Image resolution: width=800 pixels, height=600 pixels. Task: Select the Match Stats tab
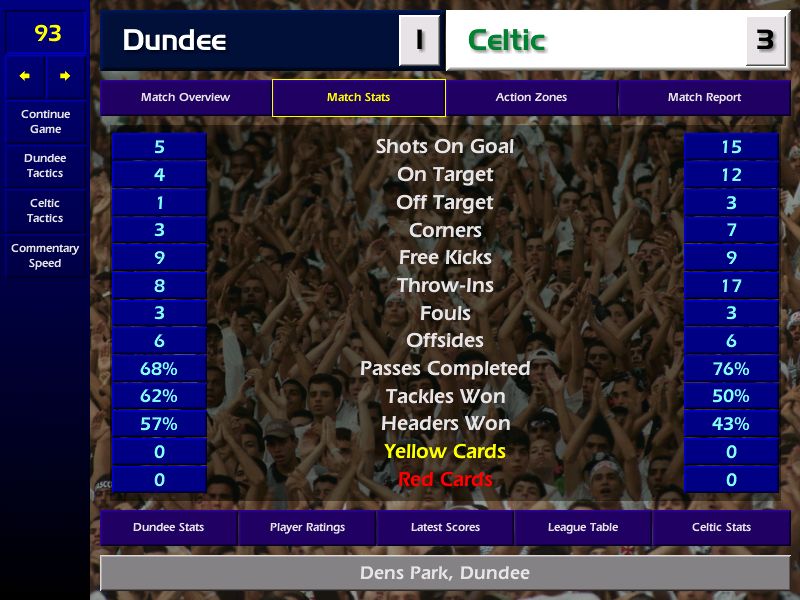[x=358, y=97]
